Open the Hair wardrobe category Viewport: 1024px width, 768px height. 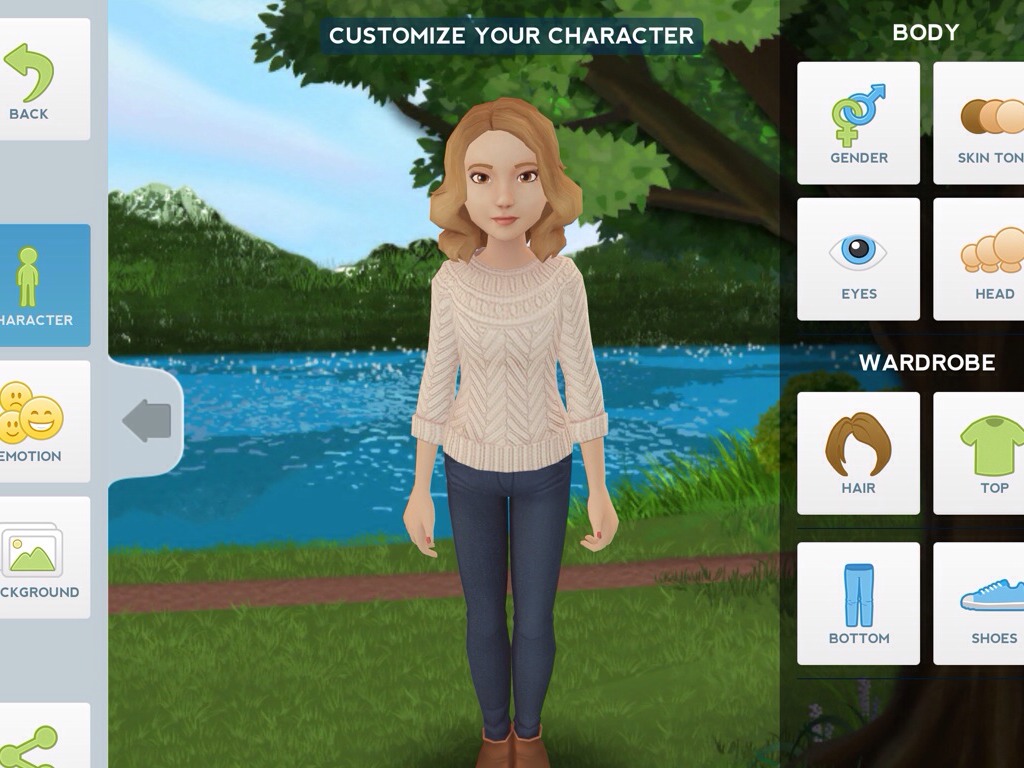[858, 453]
